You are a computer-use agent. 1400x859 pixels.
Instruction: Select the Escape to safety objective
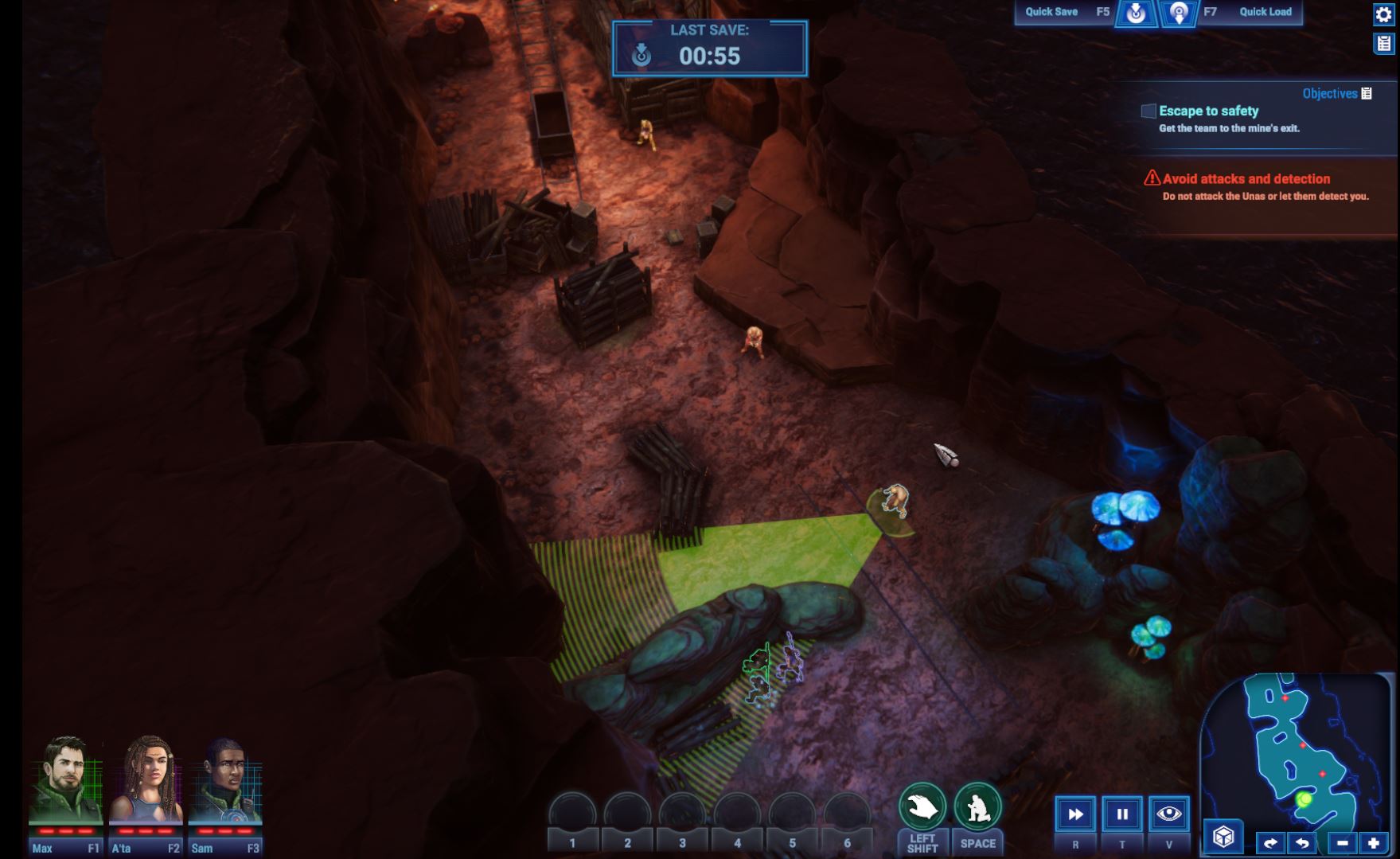pyautogui.click(x=1208, y=111)
